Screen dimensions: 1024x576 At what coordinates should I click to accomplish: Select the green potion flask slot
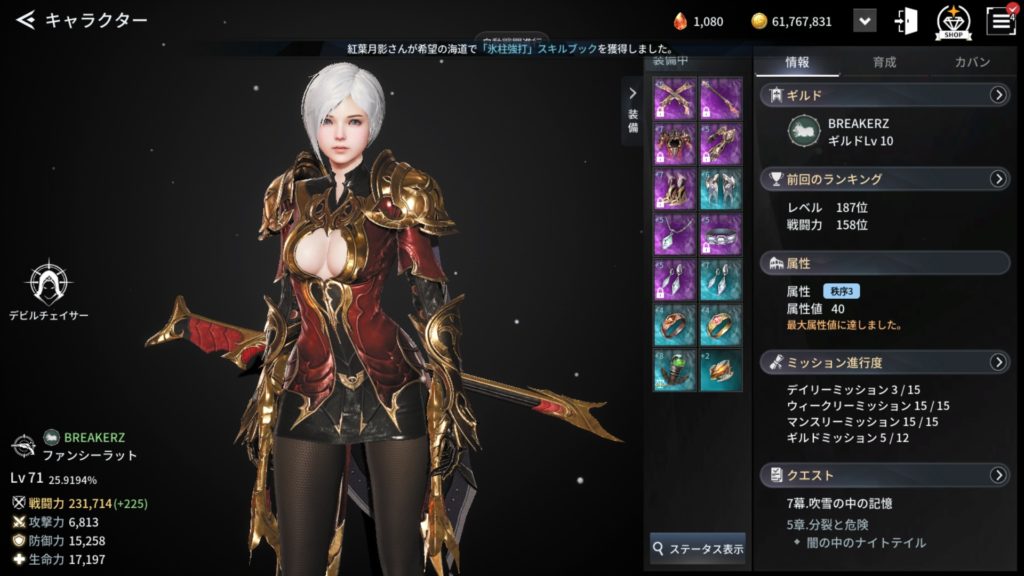click(x=673, y=368)
